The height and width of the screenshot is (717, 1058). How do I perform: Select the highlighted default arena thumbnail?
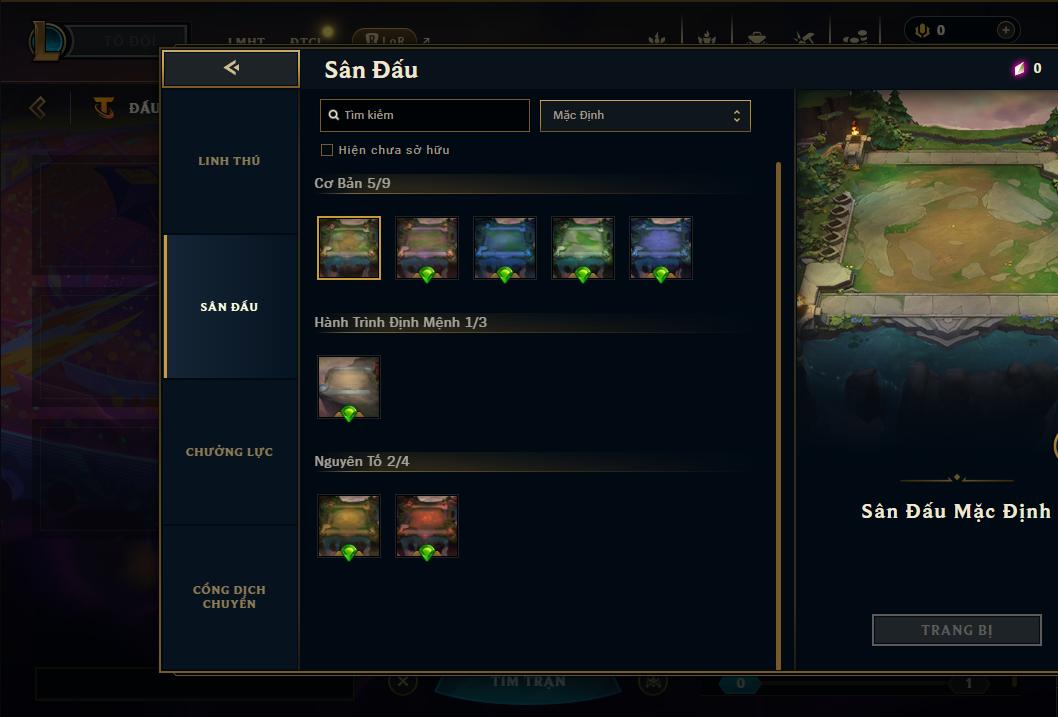click(349, 248)
